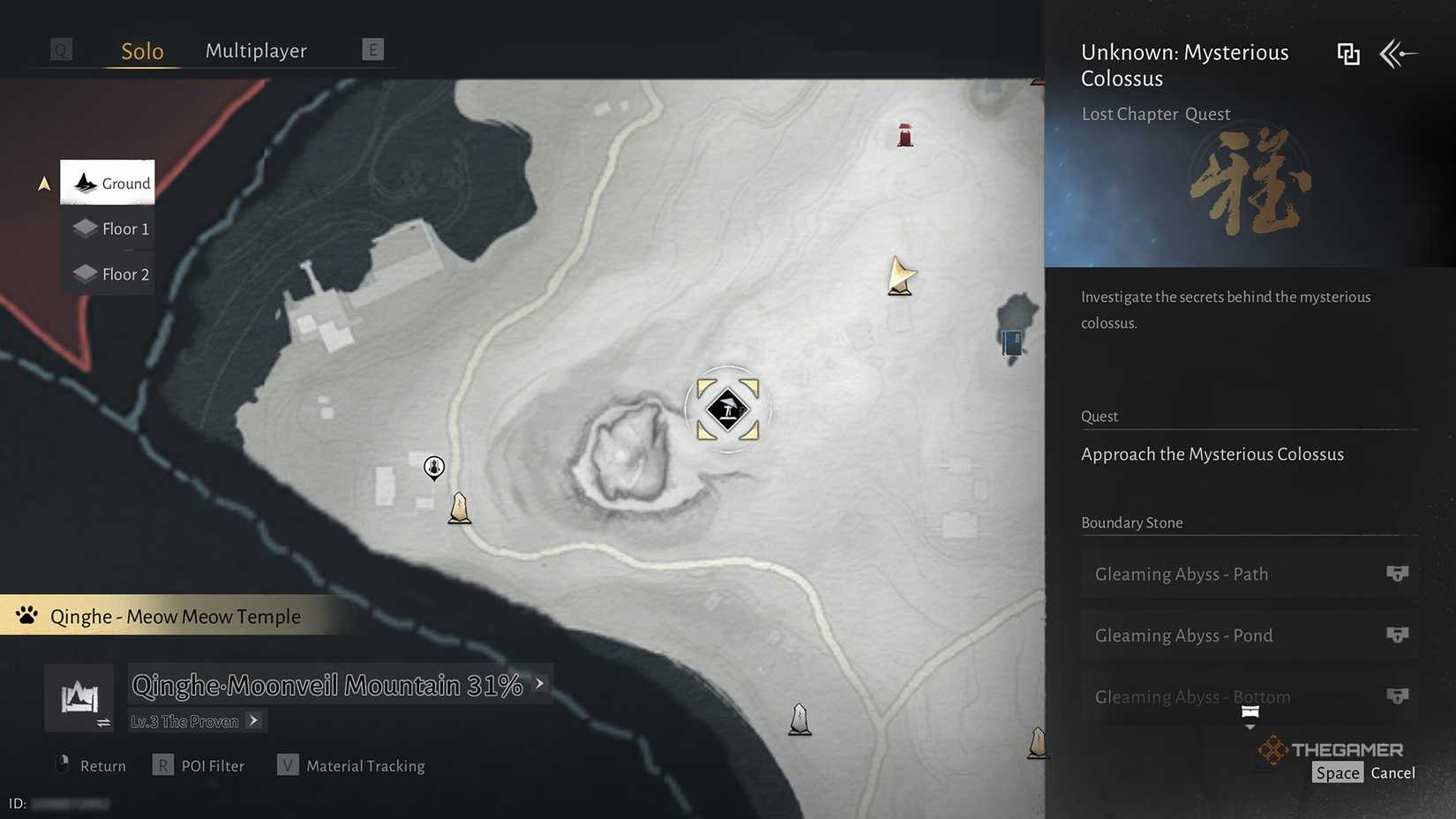Expand Qinghe-Moonveil Mountain progress details
The image size is (1456, 819).
539,683
